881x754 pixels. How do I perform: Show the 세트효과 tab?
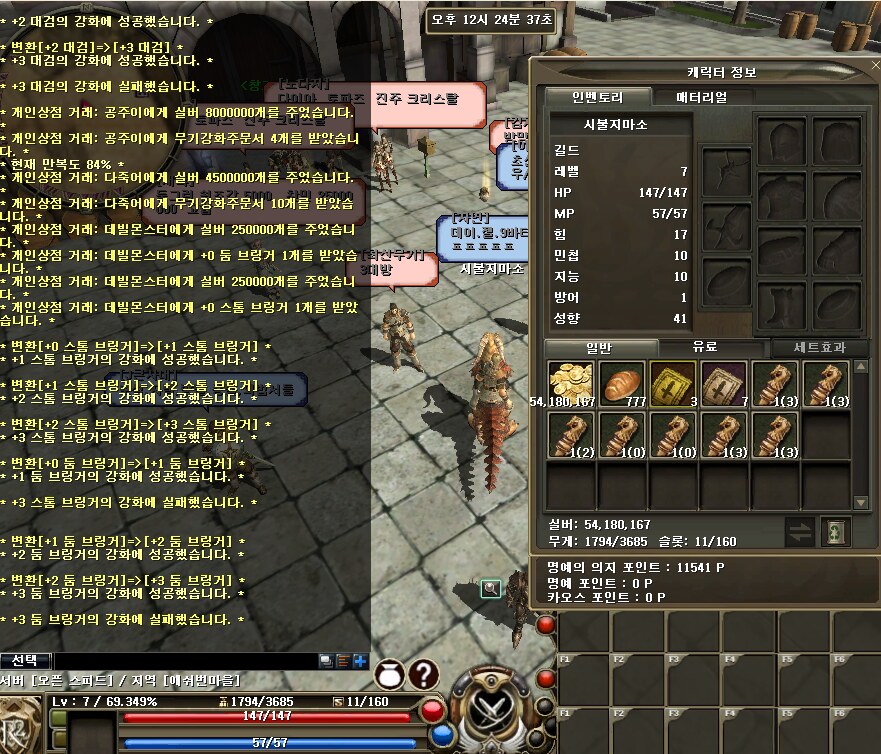click(819, 347)
